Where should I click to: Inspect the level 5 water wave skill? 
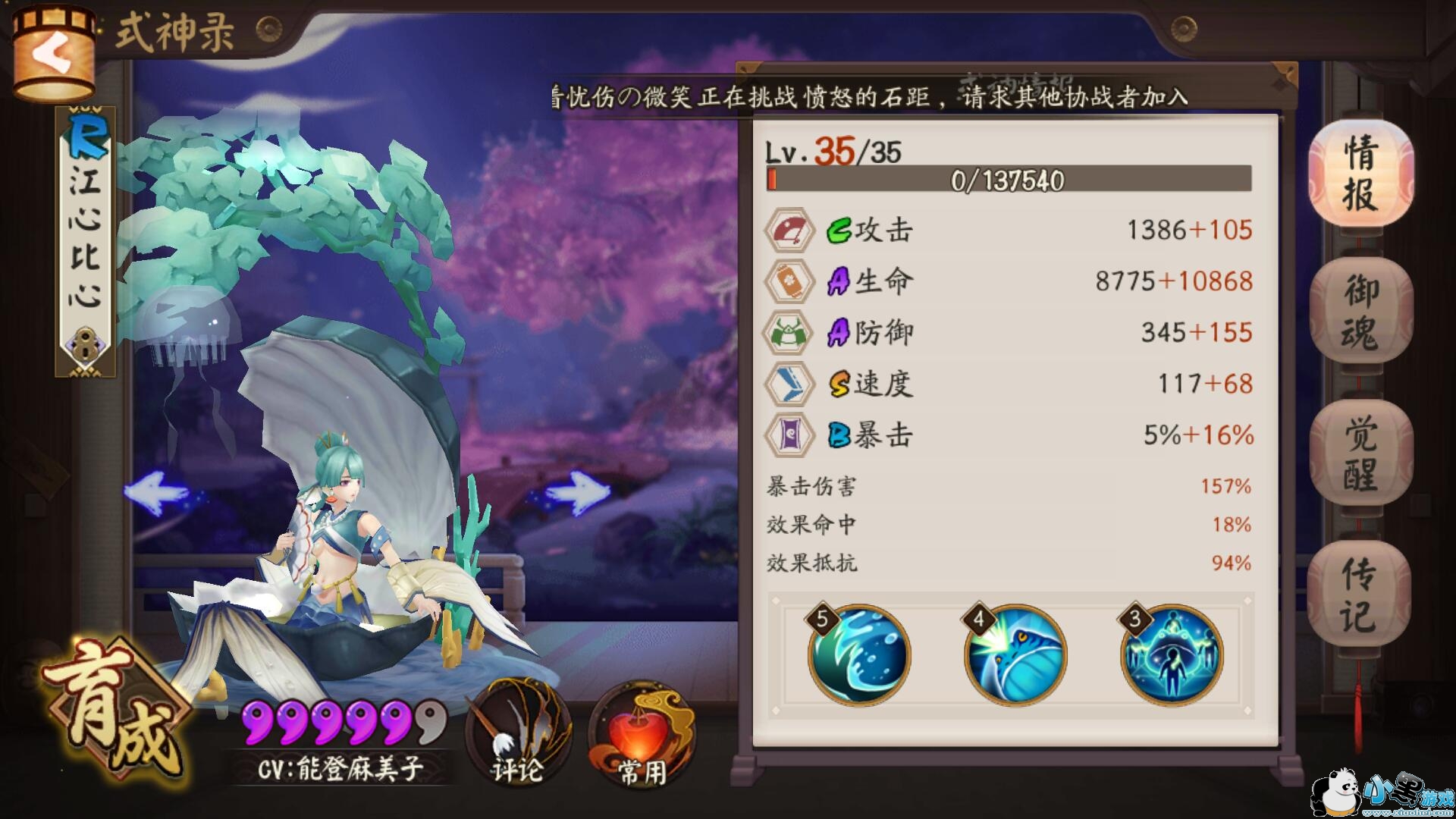859,656
